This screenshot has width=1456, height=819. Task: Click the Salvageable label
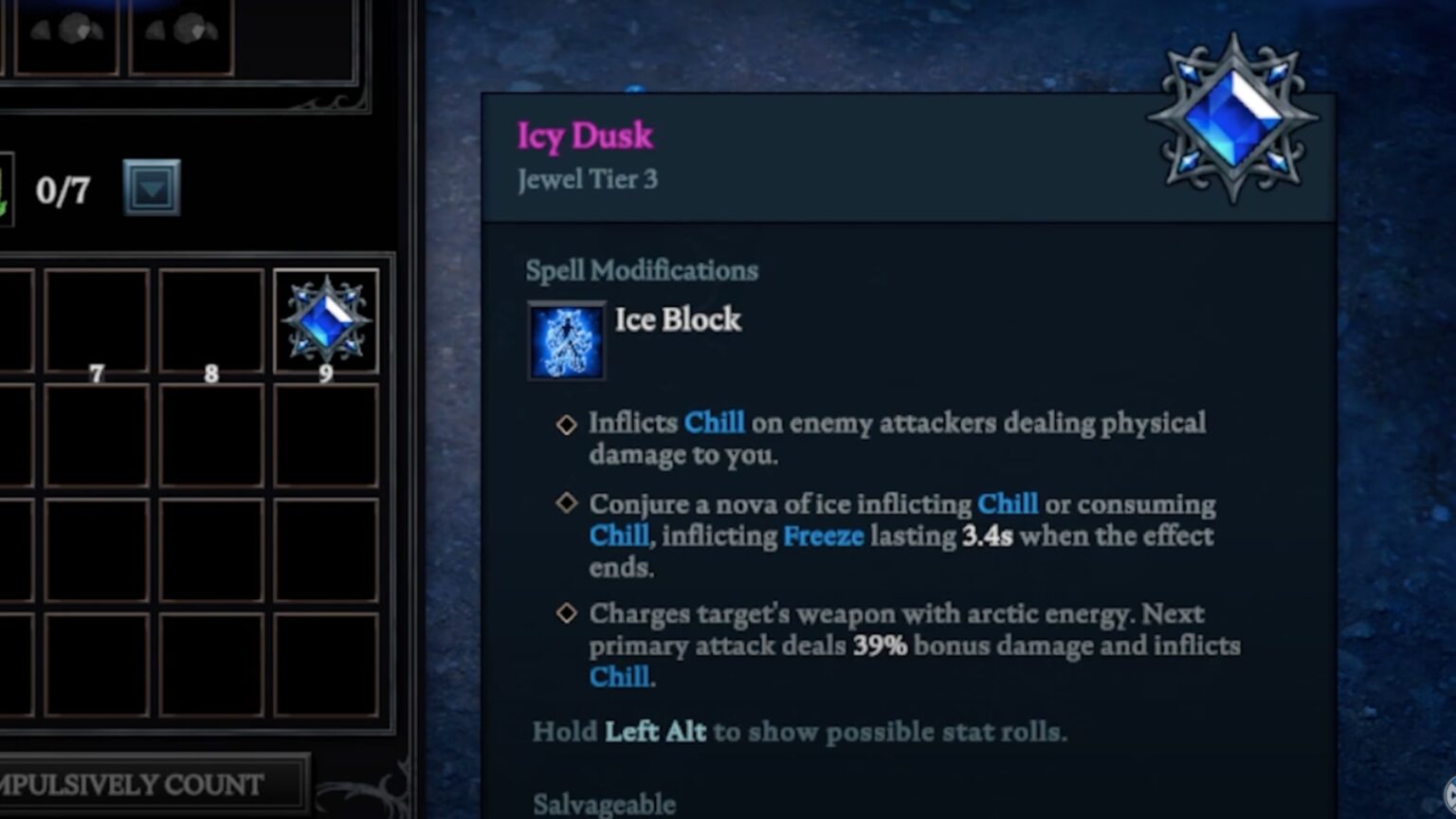(604, 804)
